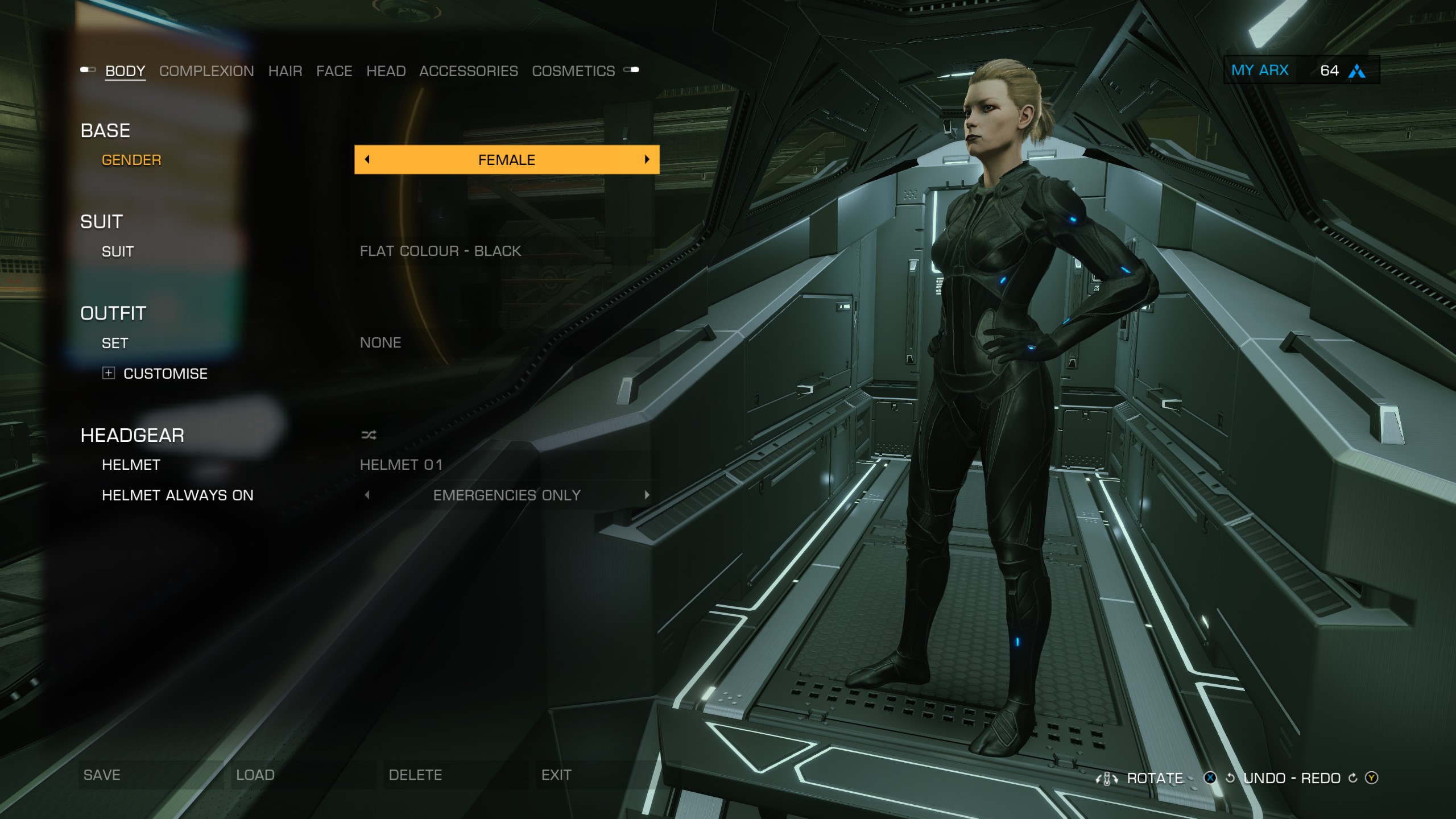Load a saved appearance preset
1456x819 pixels.
tap(255, 775)
